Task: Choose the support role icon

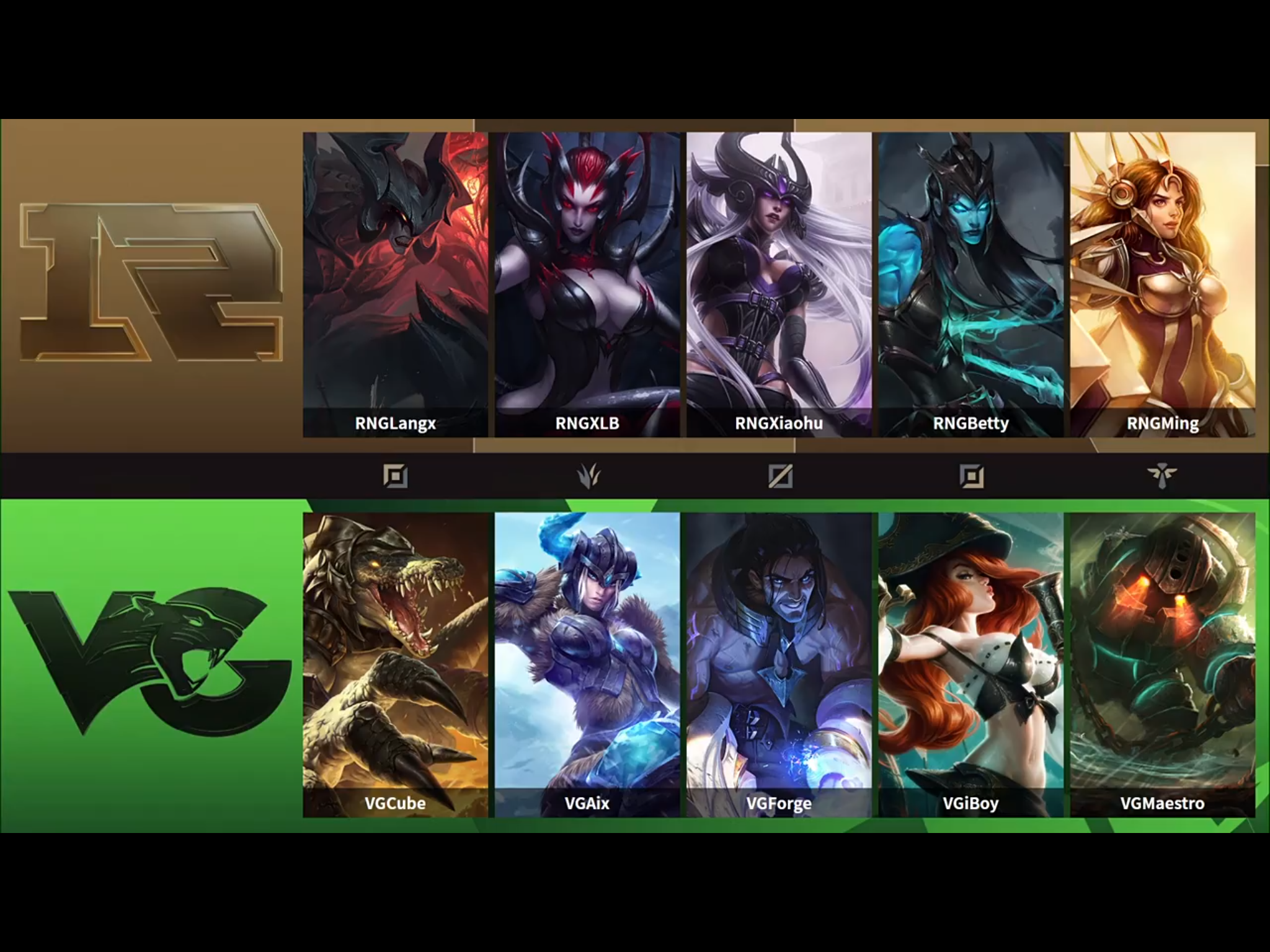Action: point(1161,476)
